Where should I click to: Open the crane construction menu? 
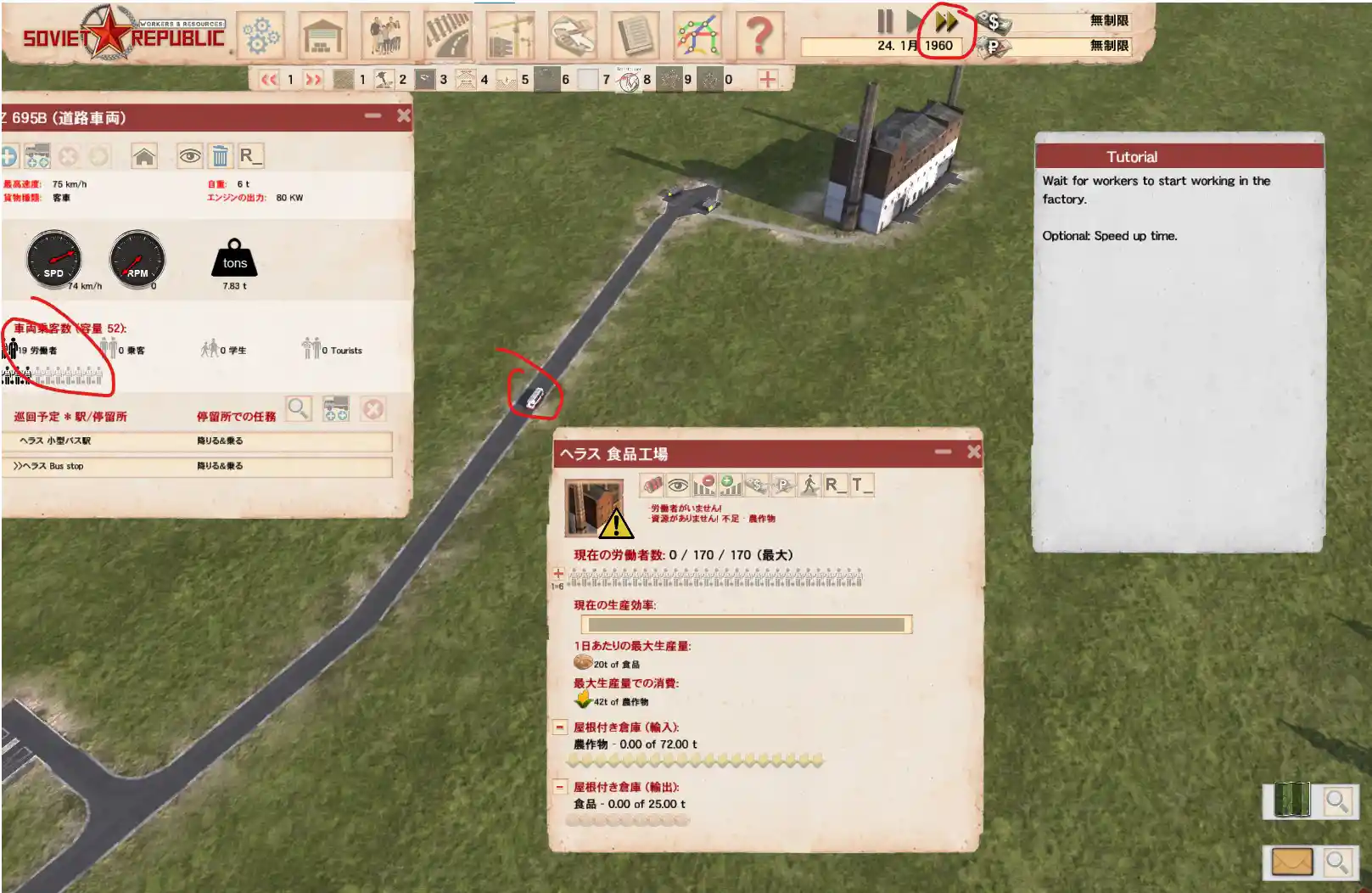[x=510, y=35]
